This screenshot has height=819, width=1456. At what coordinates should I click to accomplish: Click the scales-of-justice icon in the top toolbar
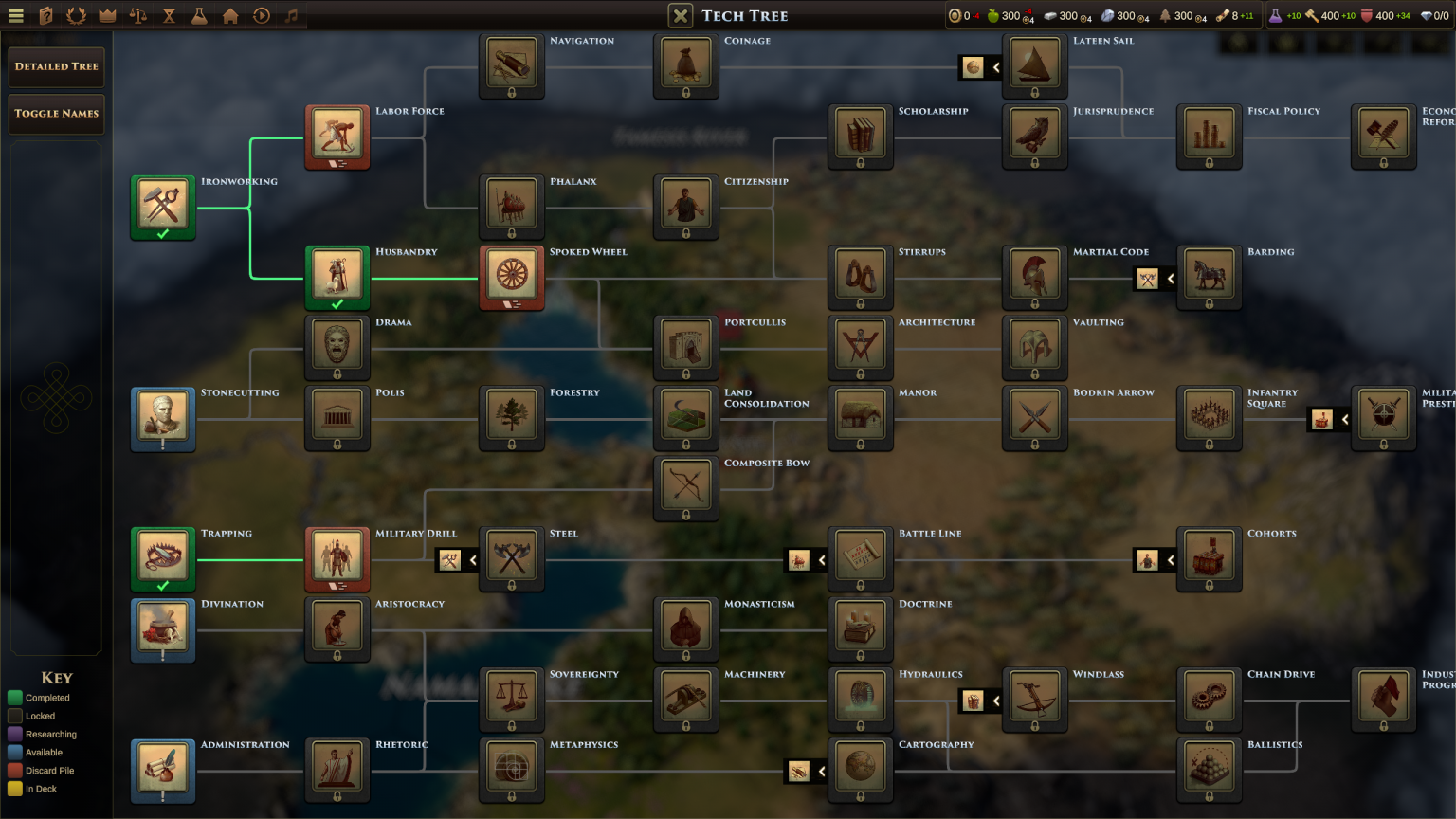[136, 16]
